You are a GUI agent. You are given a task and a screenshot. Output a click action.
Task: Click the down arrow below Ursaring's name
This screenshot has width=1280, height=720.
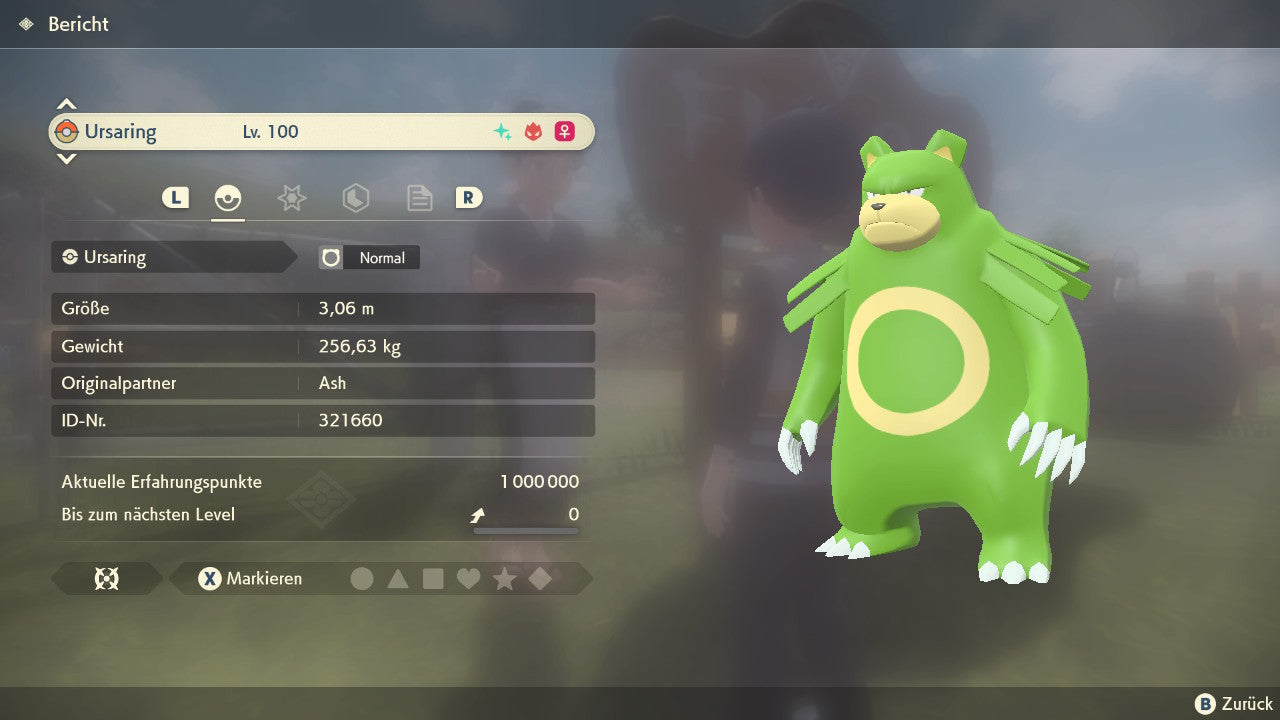(x=66, y=158)
